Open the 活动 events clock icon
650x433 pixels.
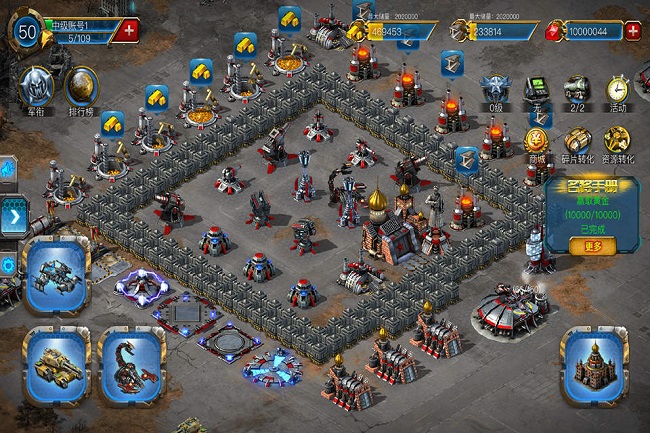tap(618, 89)
